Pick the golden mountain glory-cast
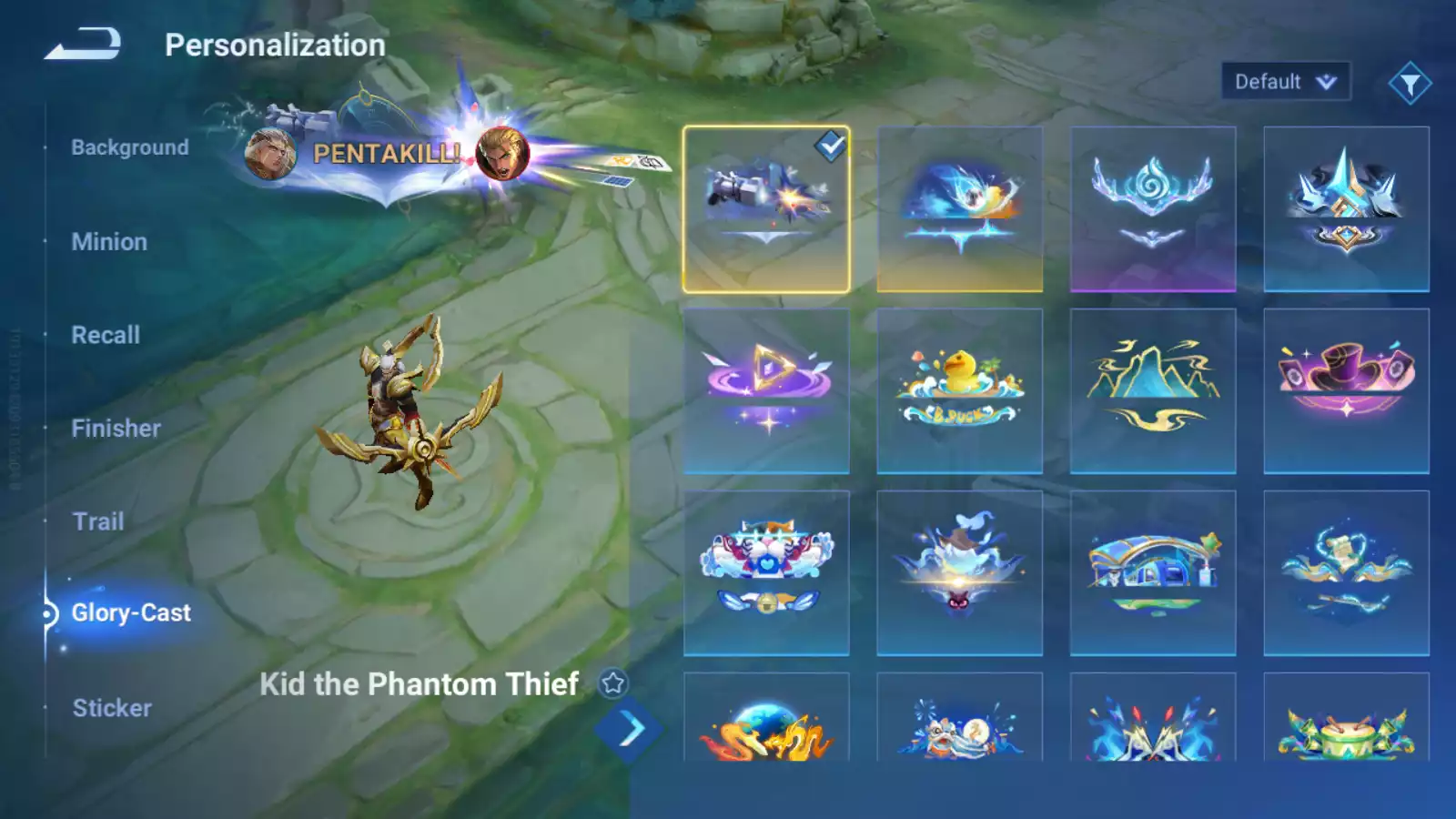The width and height of the screenshot is (1456, 819). click(x=1153, y=391)
